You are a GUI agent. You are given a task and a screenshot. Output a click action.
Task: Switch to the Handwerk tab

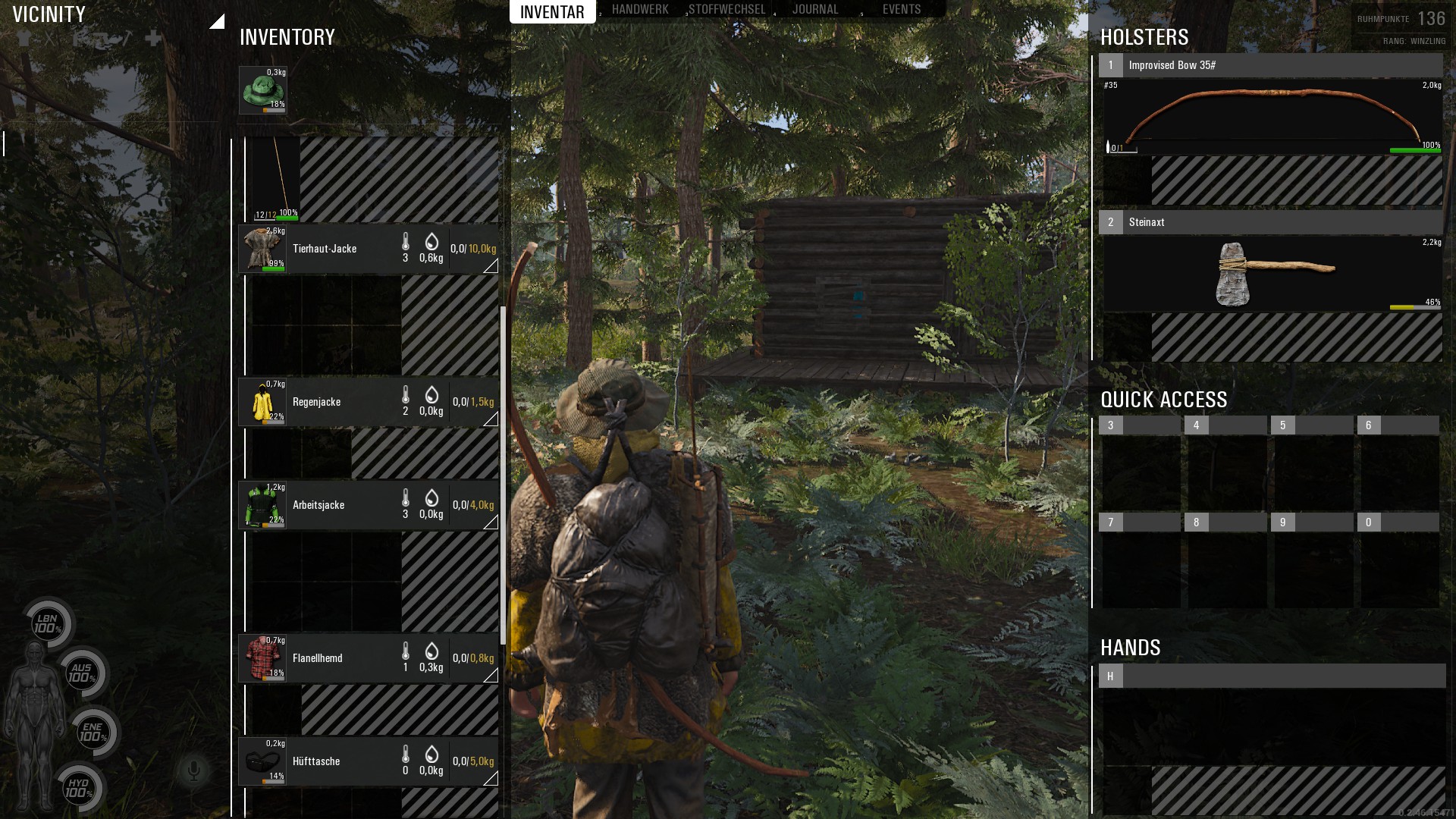[x=640, y=10]
